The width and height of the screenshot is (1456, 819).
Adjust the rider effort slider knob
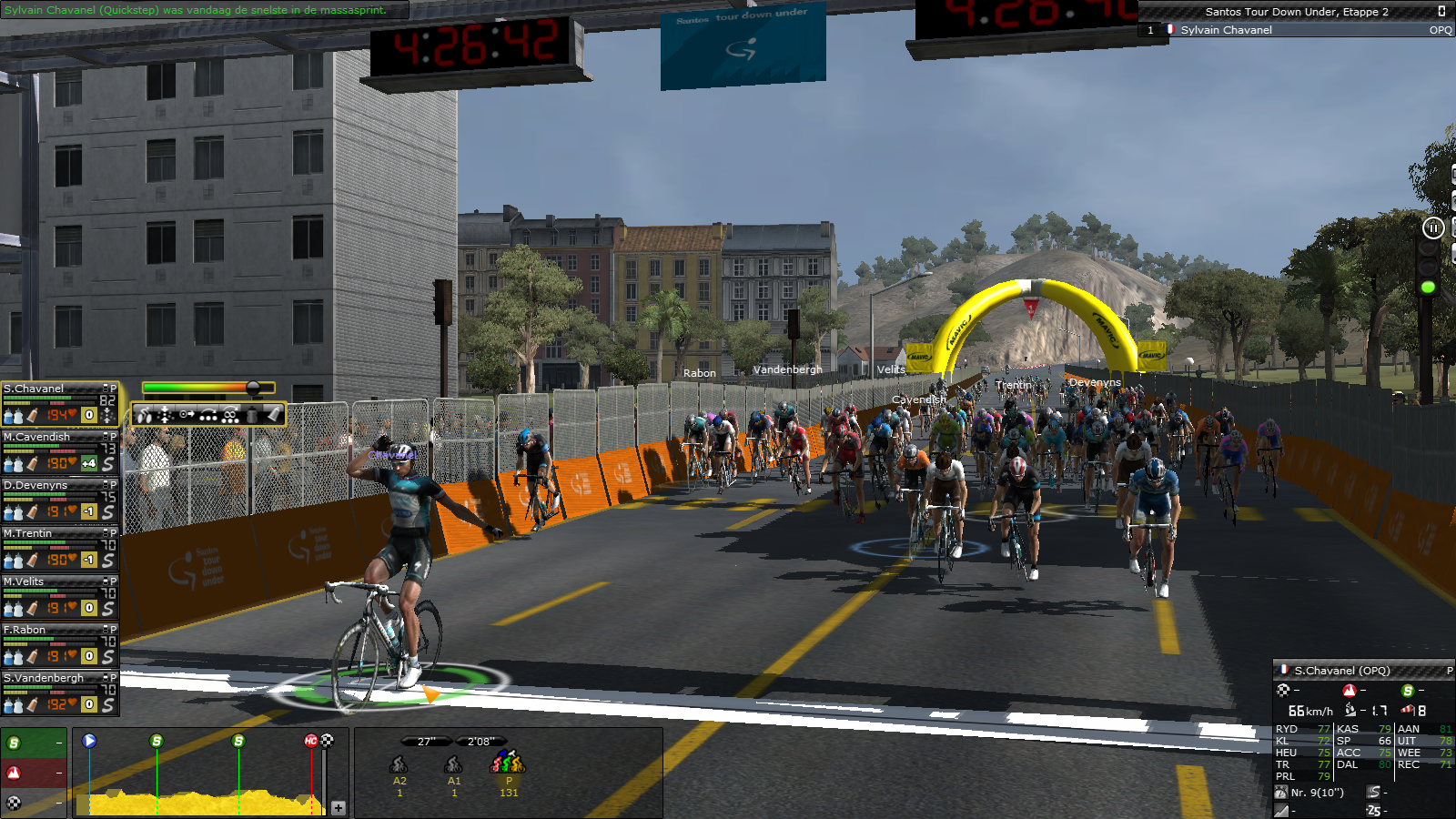pyautogui.click(x=254, y=388)
